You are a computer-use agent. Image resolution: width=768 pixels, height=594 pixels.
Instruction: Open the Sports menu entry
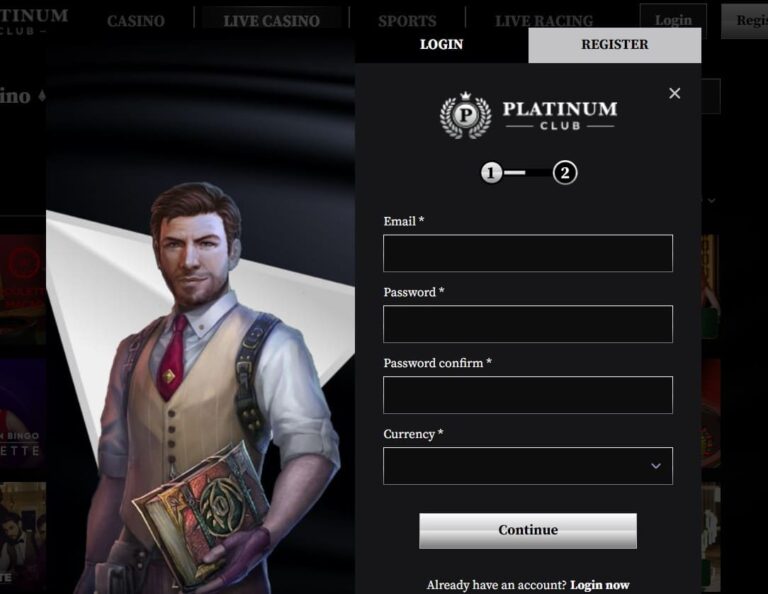point(407,21)
